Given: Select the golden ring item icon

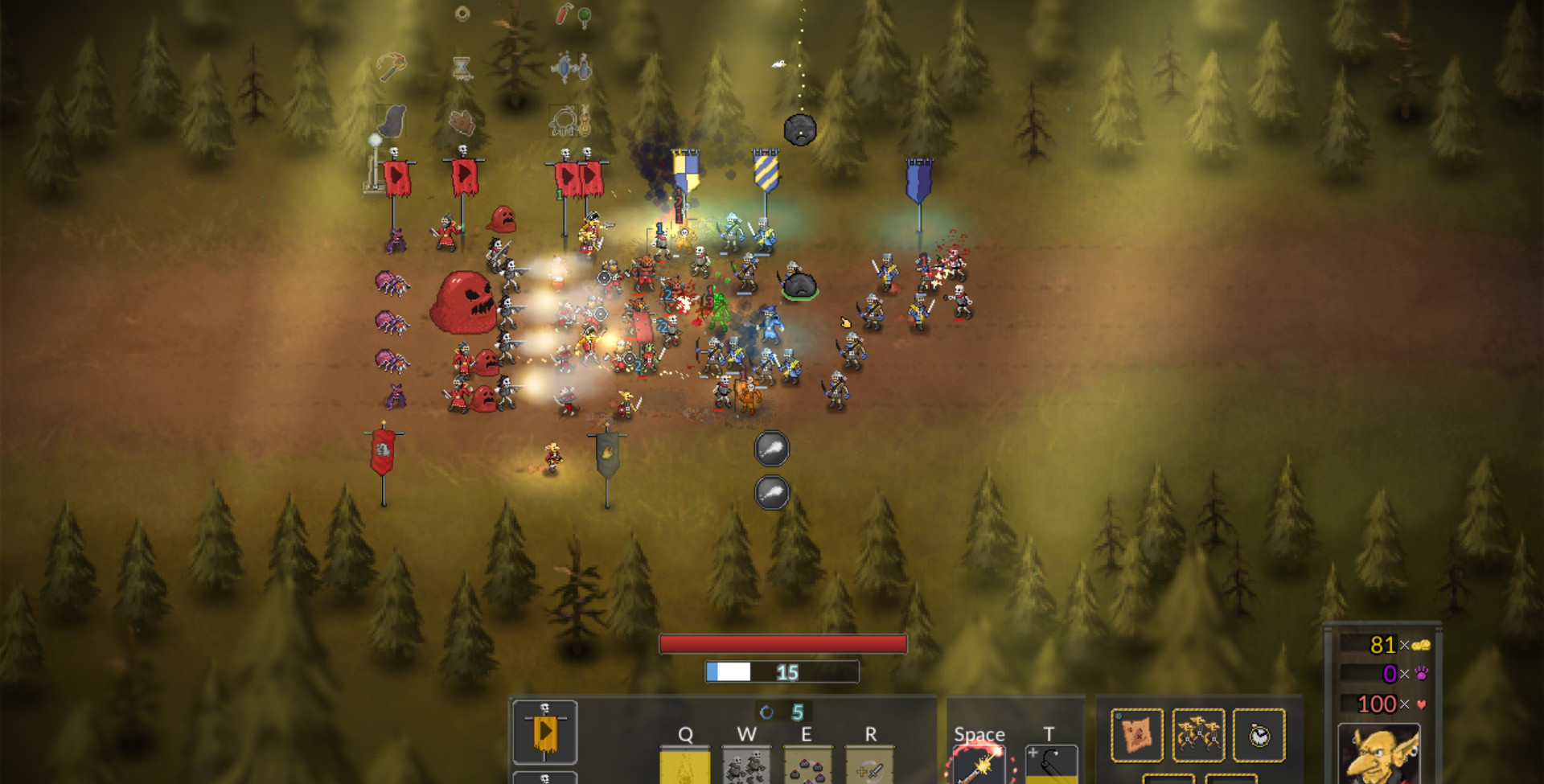Looking at the screenshot, I should point(462,13).
